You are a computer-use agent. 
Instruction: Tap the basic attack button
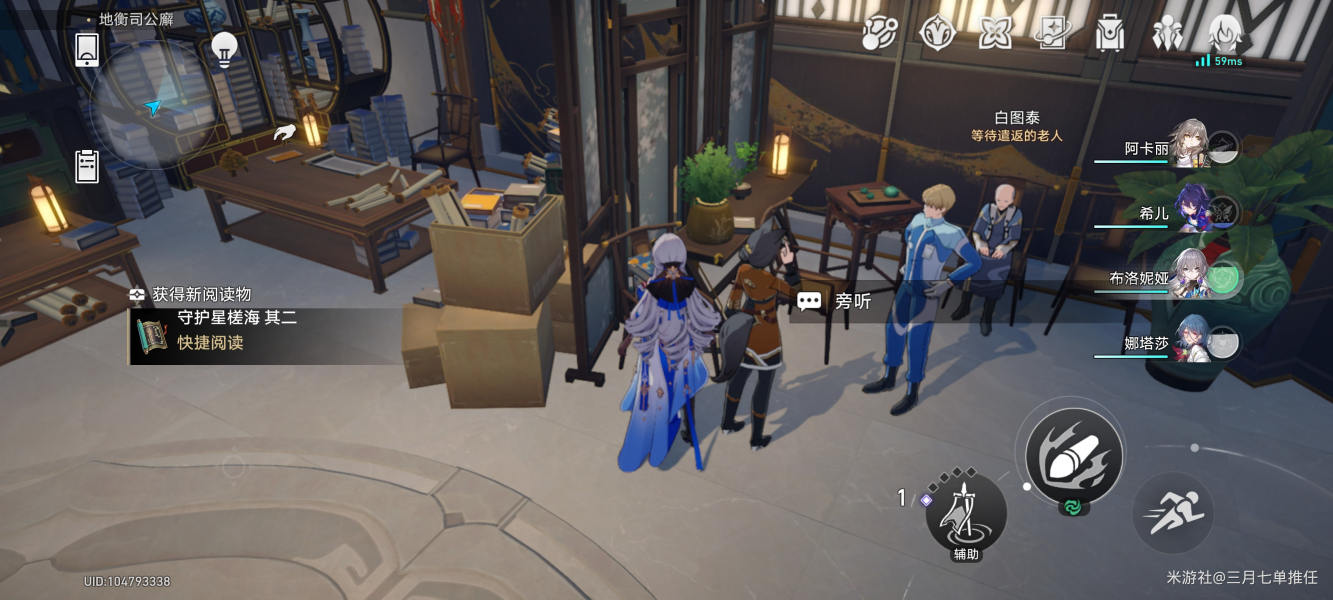tap(1073, 457)
